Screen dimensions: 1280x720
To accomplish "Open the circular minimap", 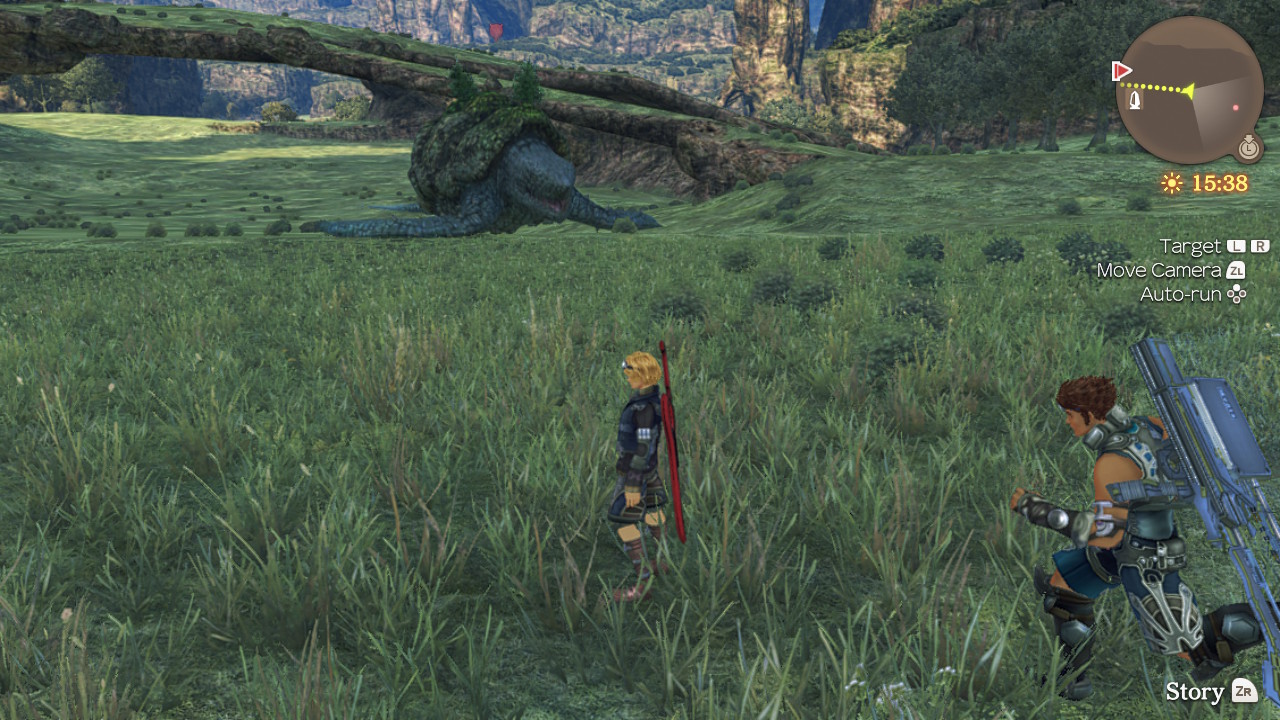I will click(x=1189, y=89).
